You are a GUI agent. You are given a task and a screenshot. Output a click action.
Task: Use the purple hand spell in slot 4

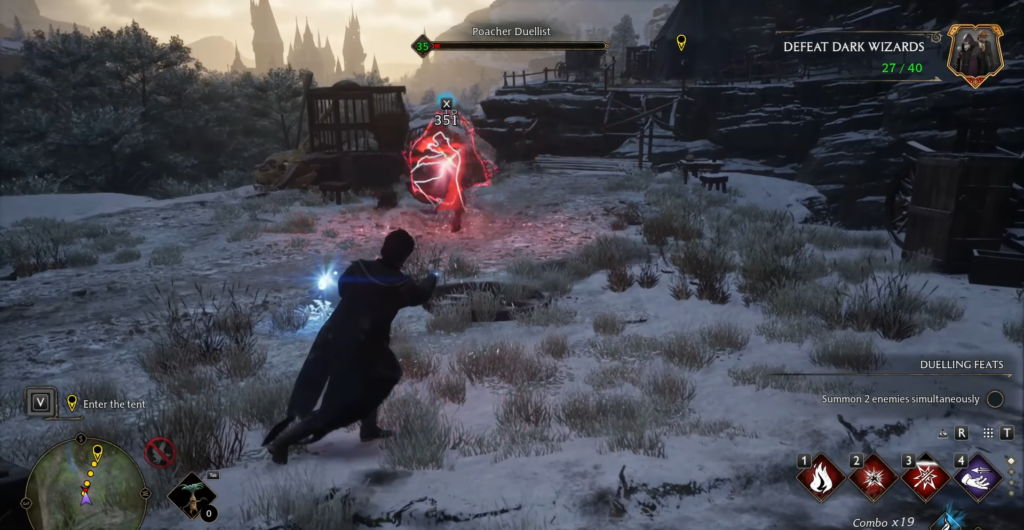pos(978,476)
